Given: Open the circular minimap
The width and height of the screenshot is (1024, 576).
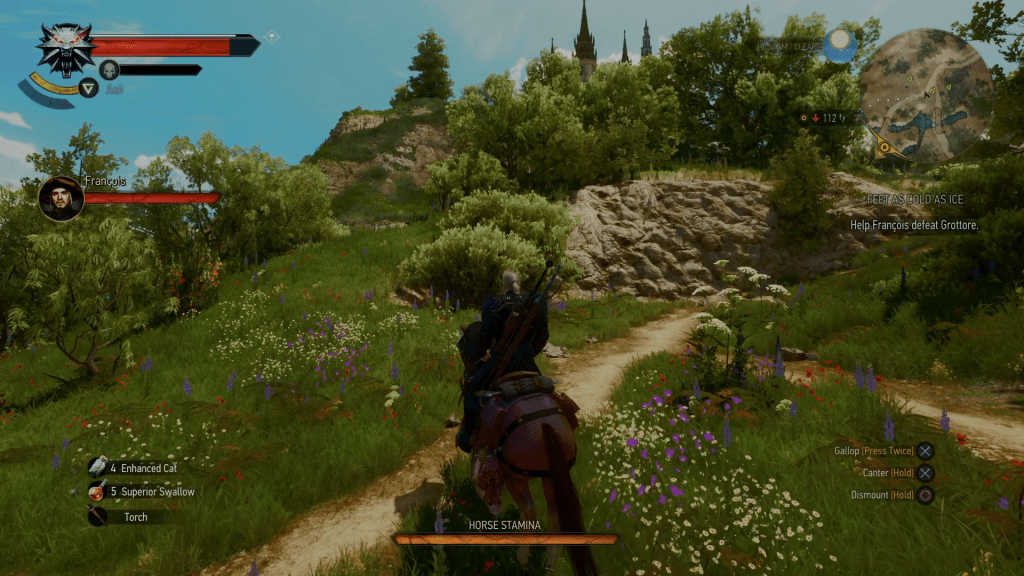Looking at the screenshot, I should click(925, 94).
